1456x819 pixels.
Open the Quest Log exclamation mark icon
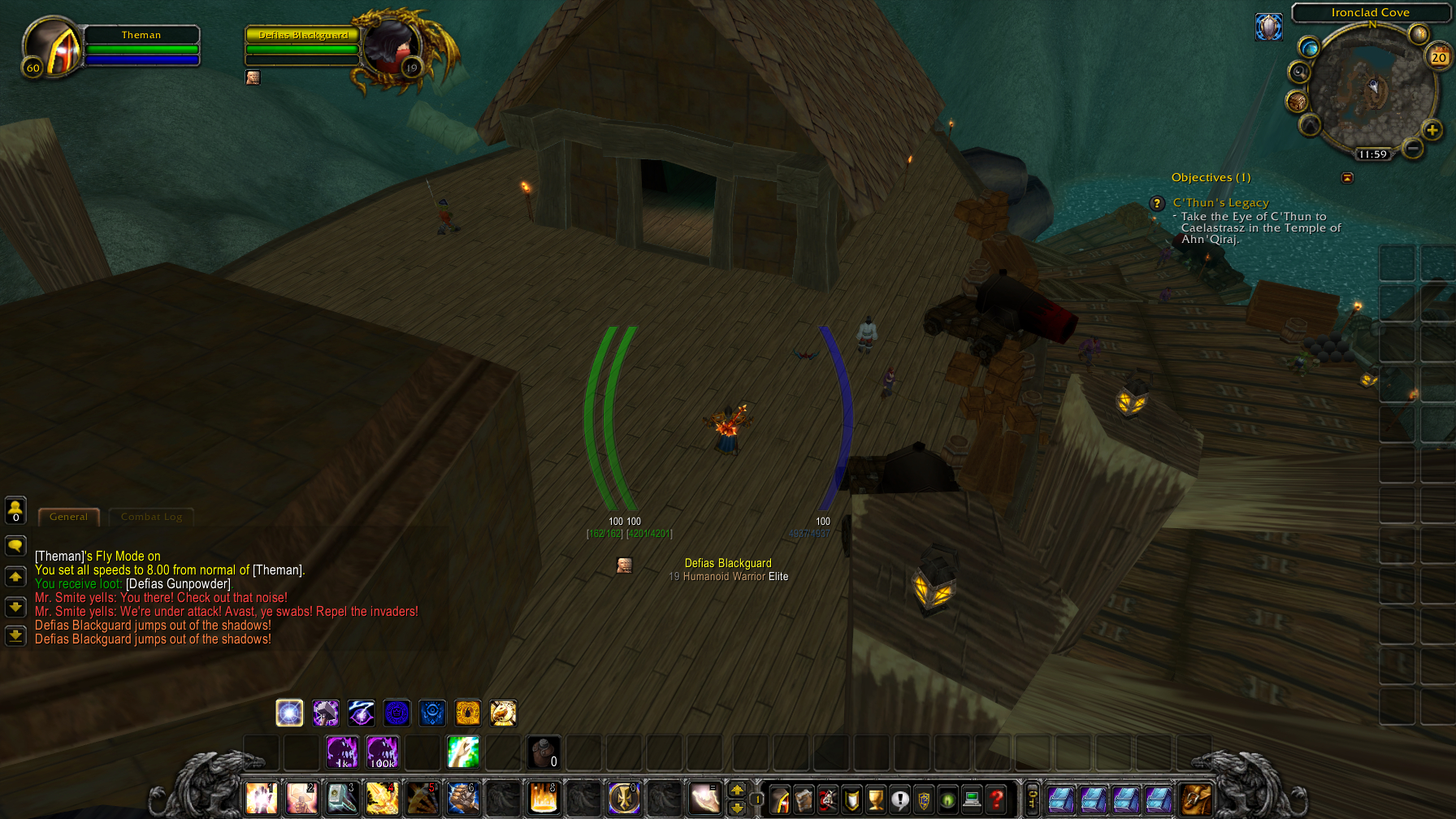tap(899, 799)
